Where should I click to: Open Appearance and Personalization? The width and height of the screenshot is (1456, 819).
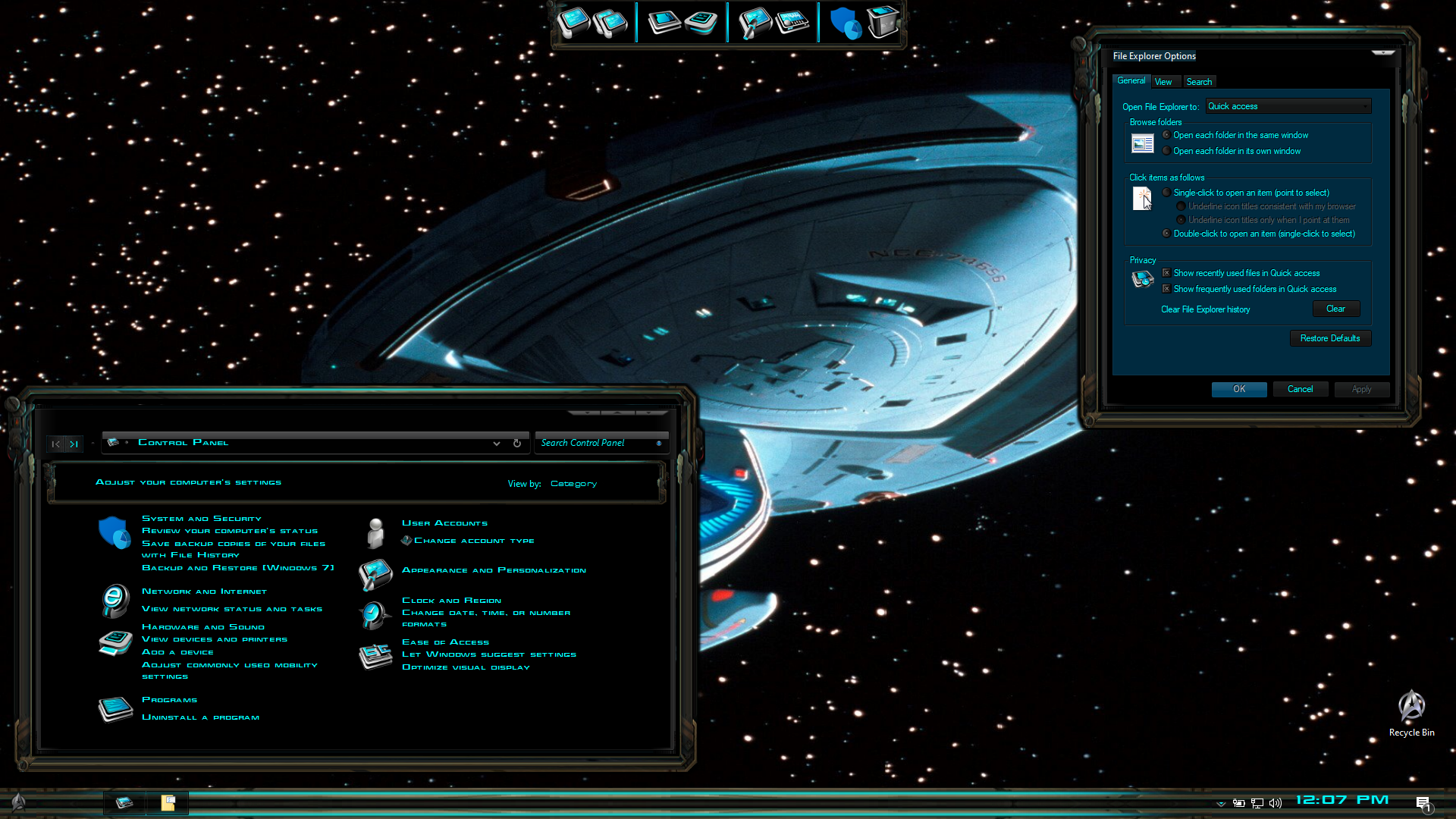[494, 570]
